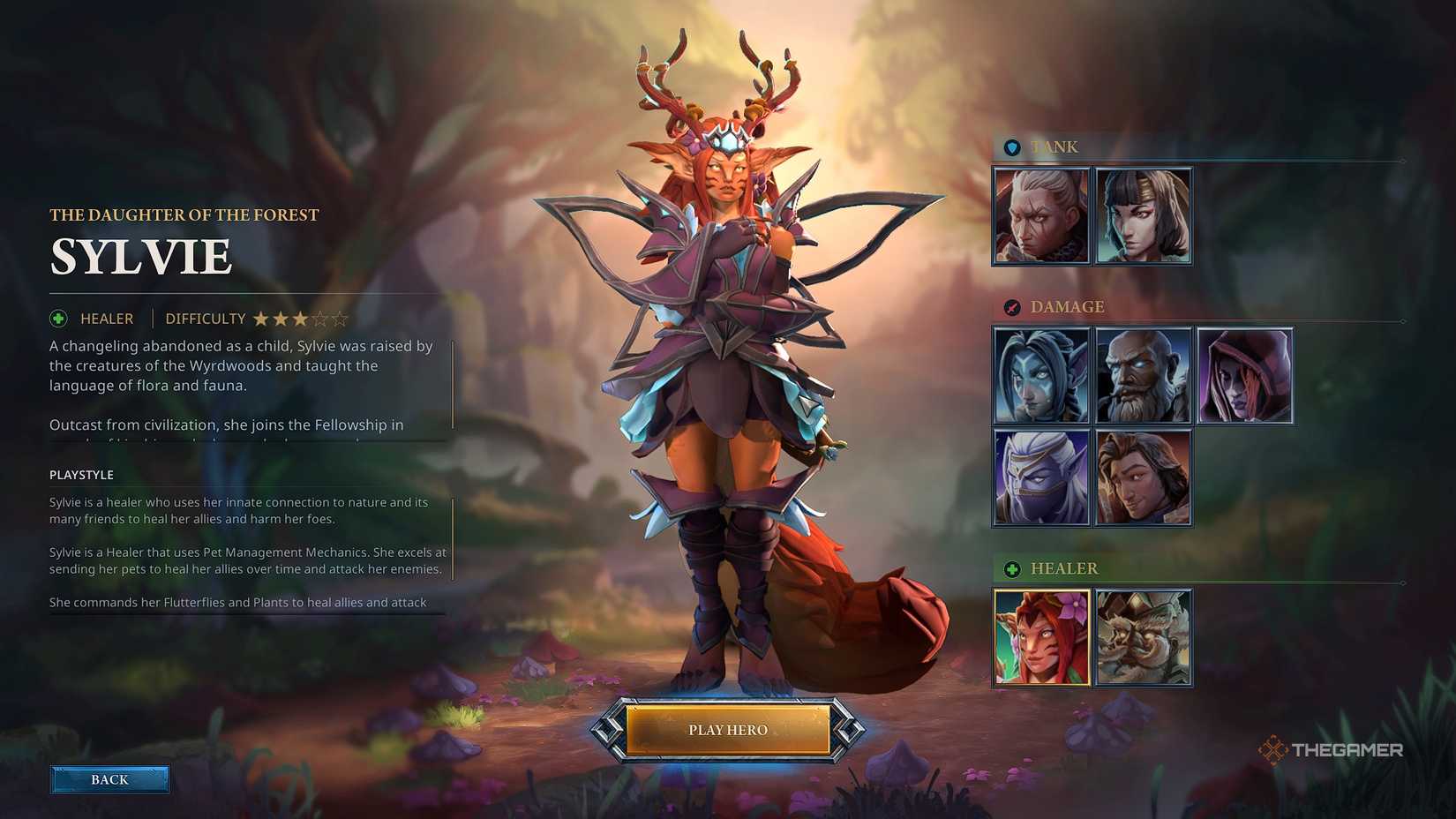Click the Damage role crossed-swords icon

coord(1011,307)
